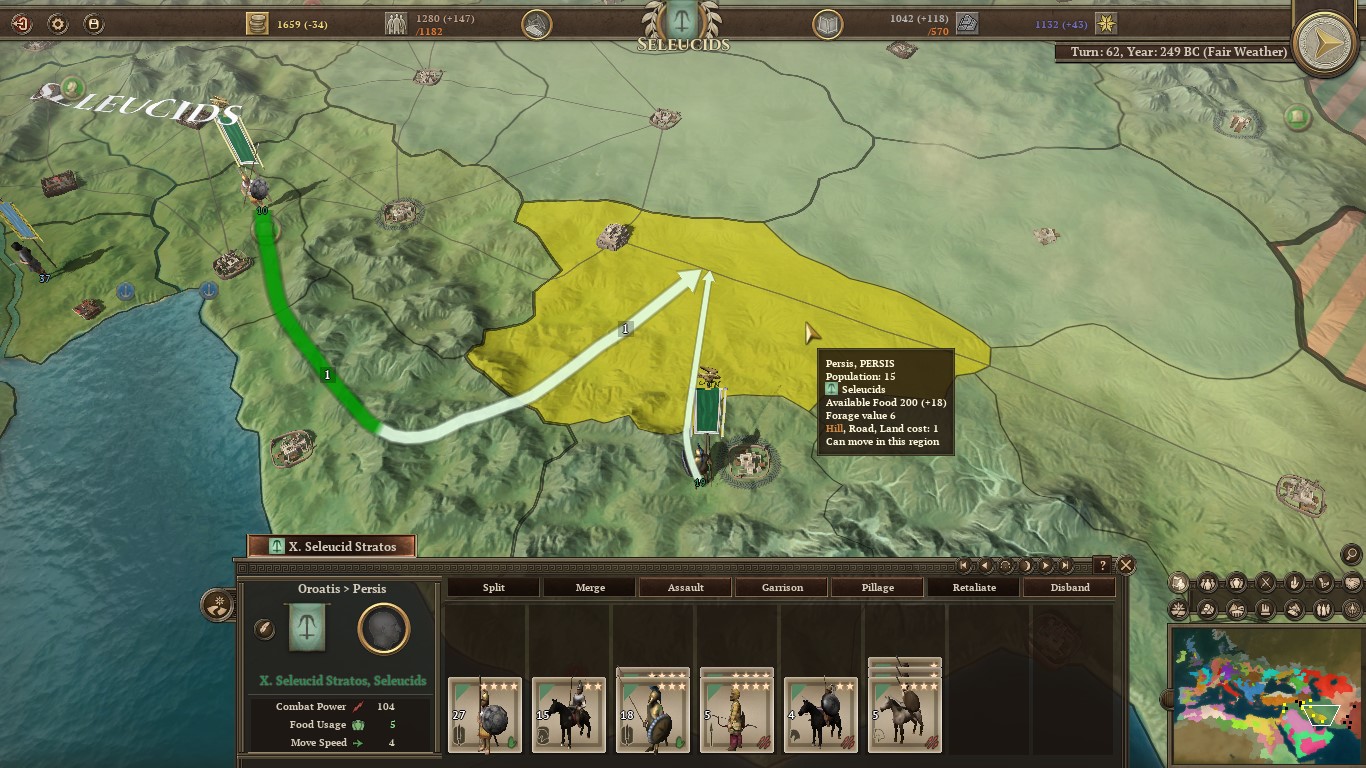Viewport: 1366px width, 768px height.
Task: Toggle the buildings column map filter icon
Action: coord(1266,610)
